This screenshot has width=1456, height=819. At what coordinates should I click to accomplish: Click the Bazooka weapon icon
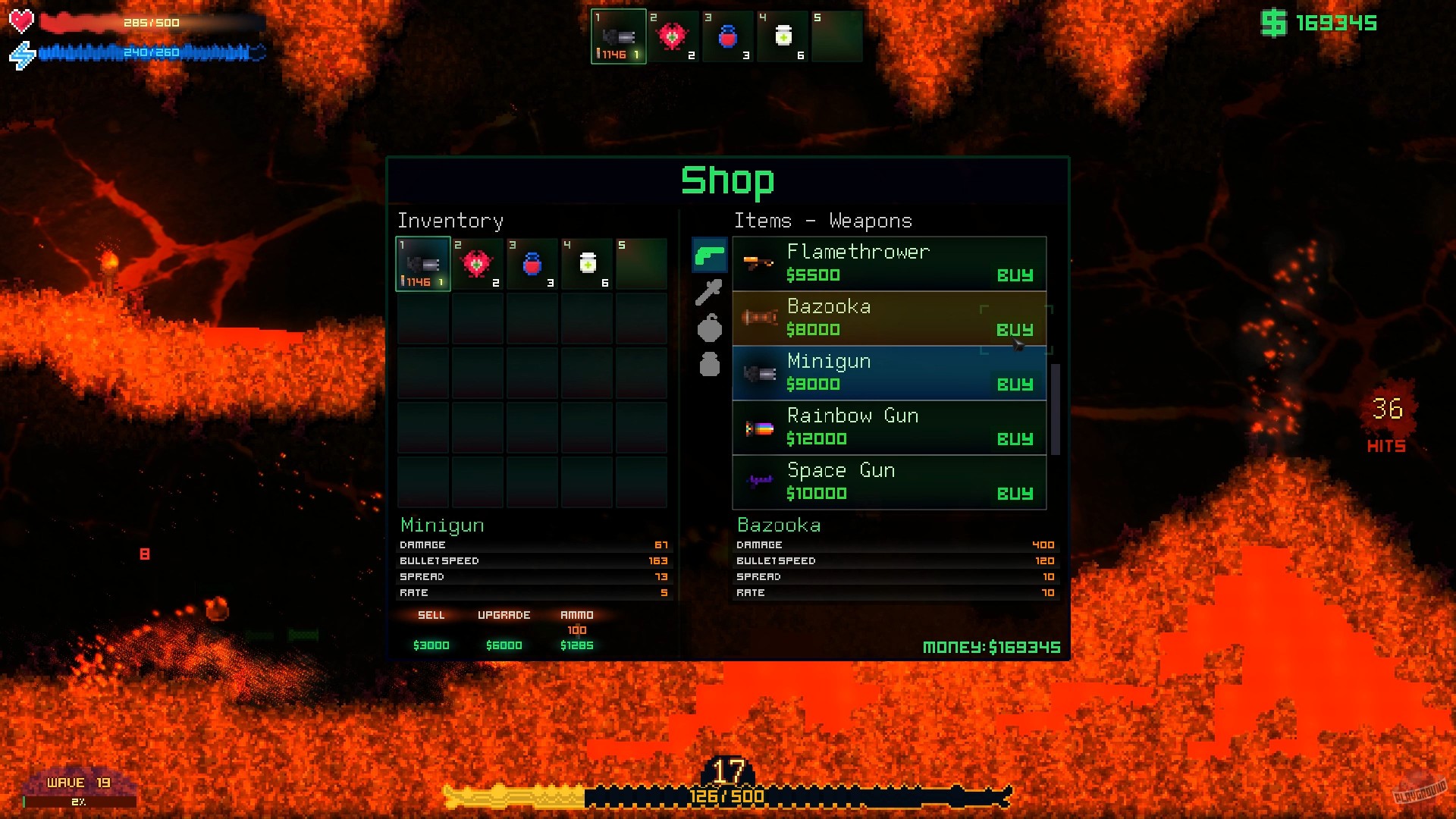758,318
